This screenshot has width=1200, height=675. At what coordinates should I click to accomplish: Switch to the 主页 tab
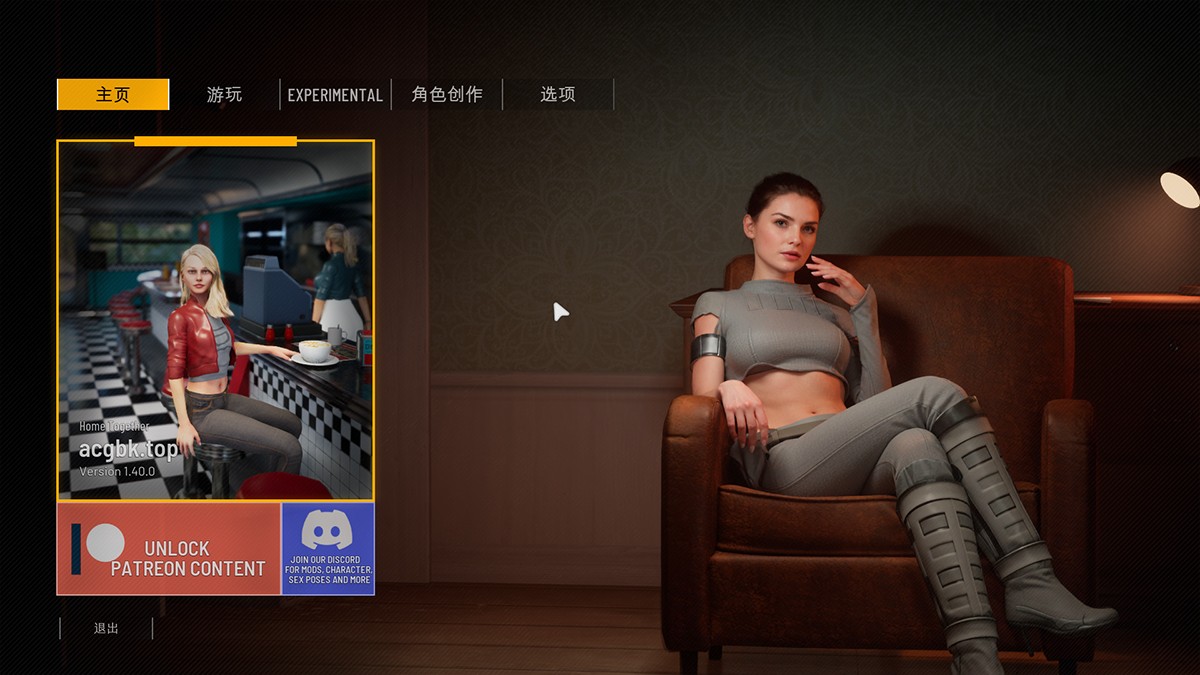click(x=113, y=95)
